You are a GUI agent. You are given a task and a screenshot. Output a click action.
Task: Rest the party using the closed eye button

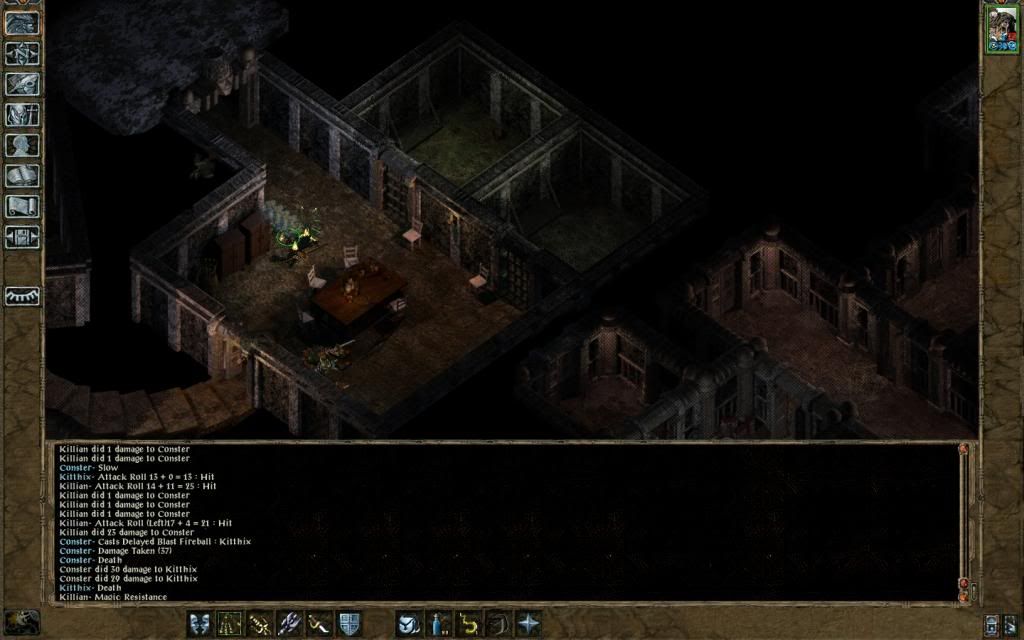coord(22,296)
